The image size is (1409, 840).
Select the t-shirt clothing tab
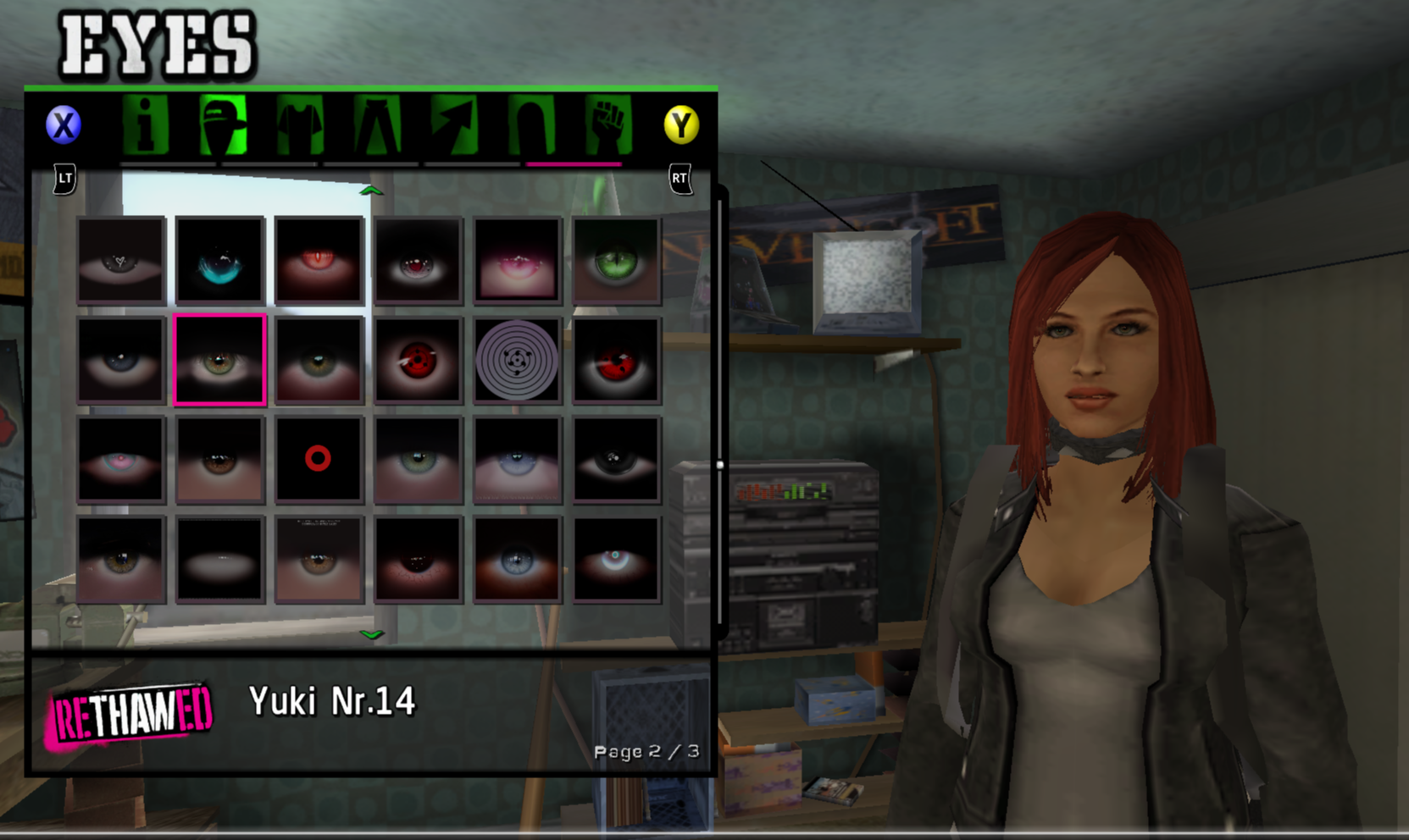299,125
